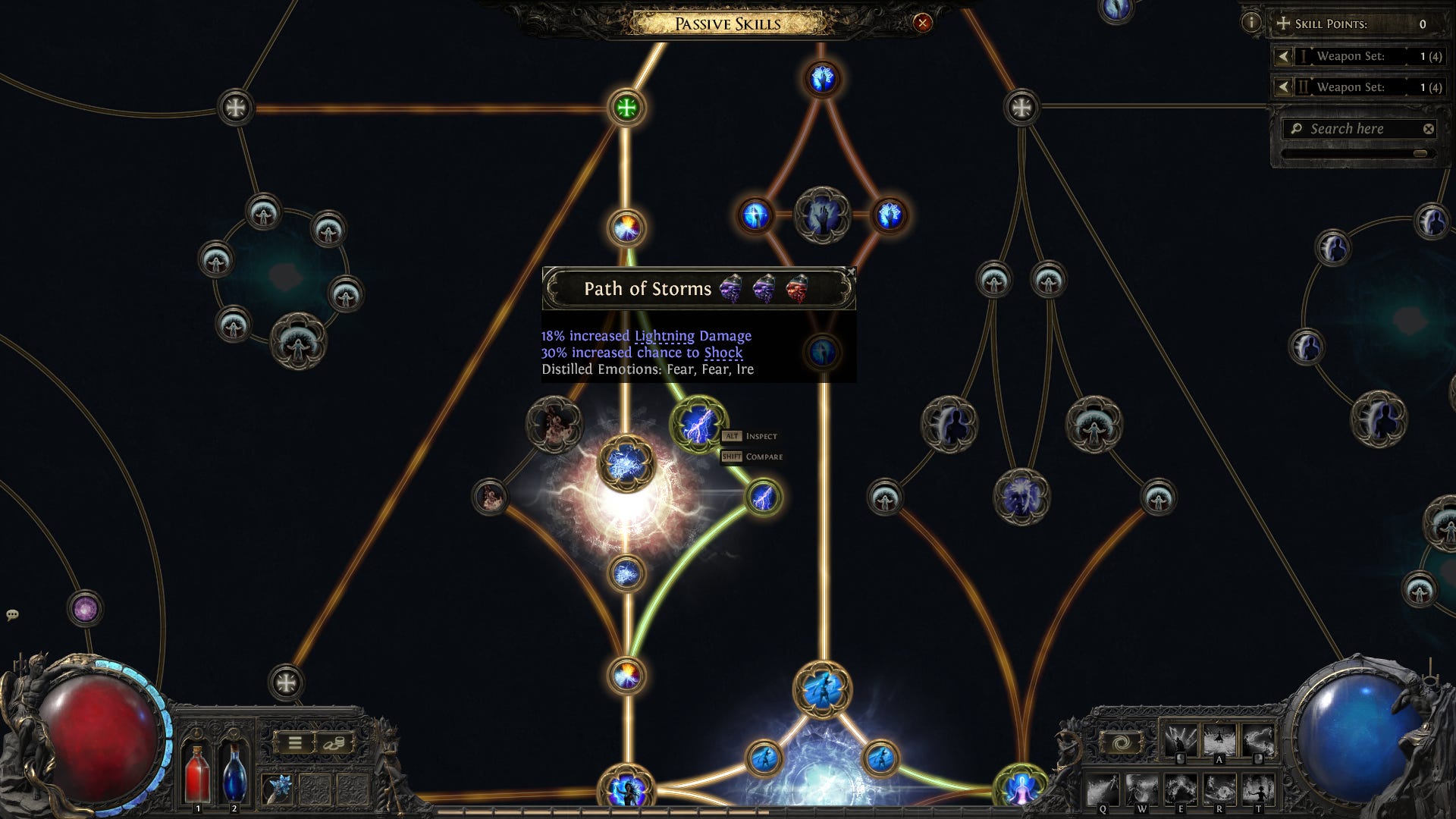Adjust the slider under the search box
The width and height of the screenshot is (1456, 819).
tap(1420, 154)
